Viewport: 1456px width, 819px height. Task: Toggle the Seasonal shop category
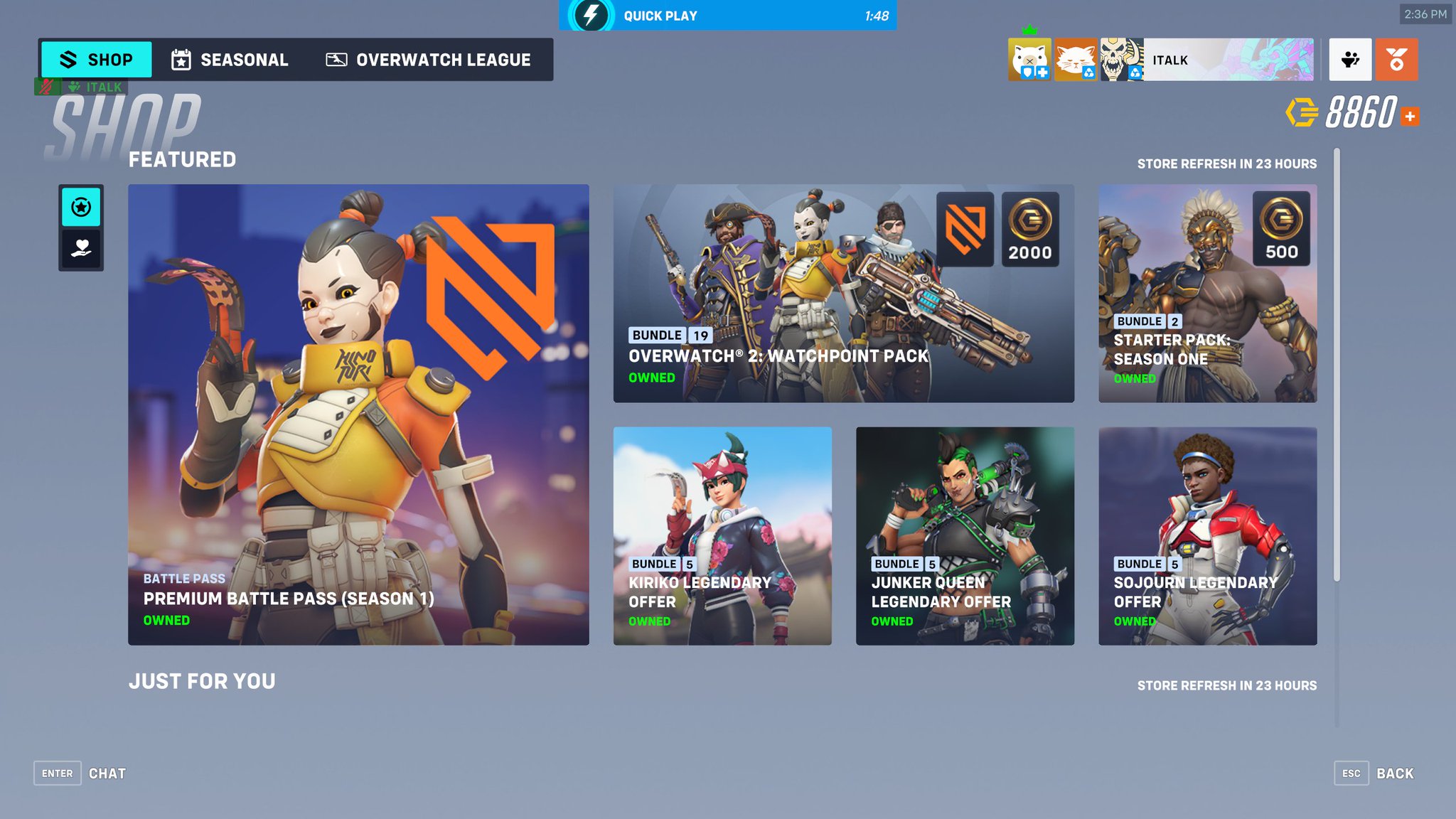tap(229, 60)
